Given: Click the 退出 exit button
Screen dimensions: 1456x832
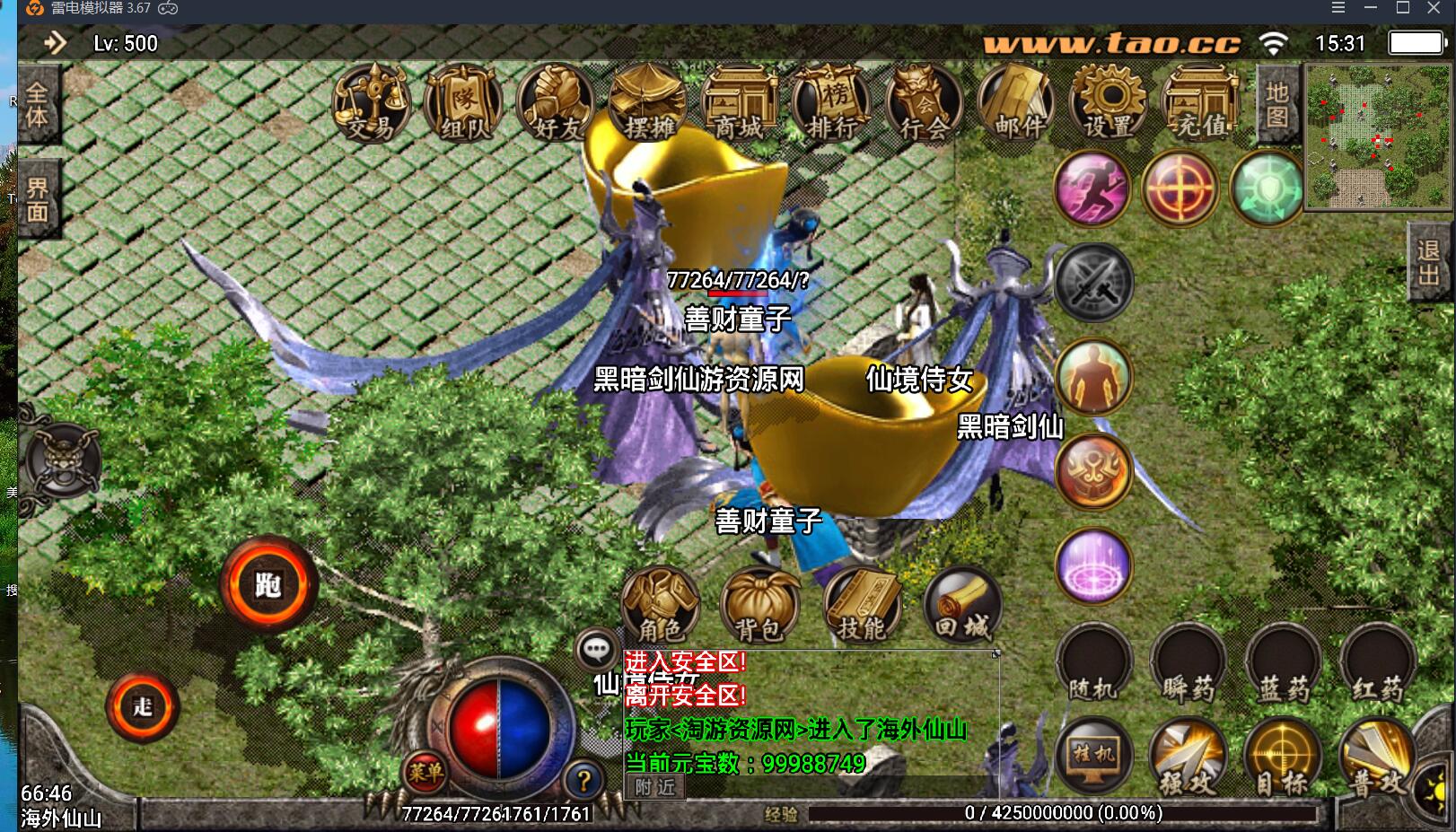Looking at the screenshot, I should 1428,262.
